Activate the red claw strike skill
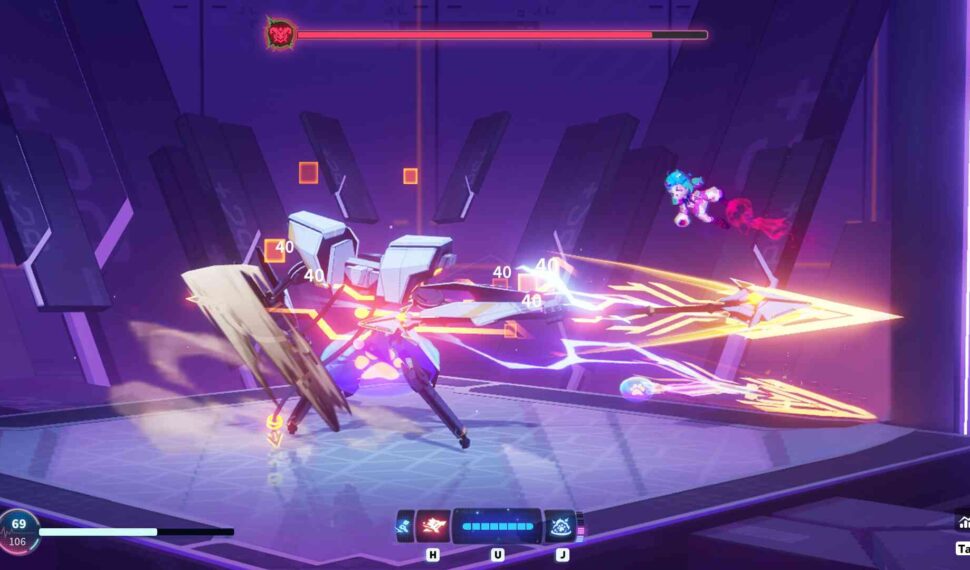Image resolution: width=970 pixels, height=570 pixels. (x=433, y=525)
